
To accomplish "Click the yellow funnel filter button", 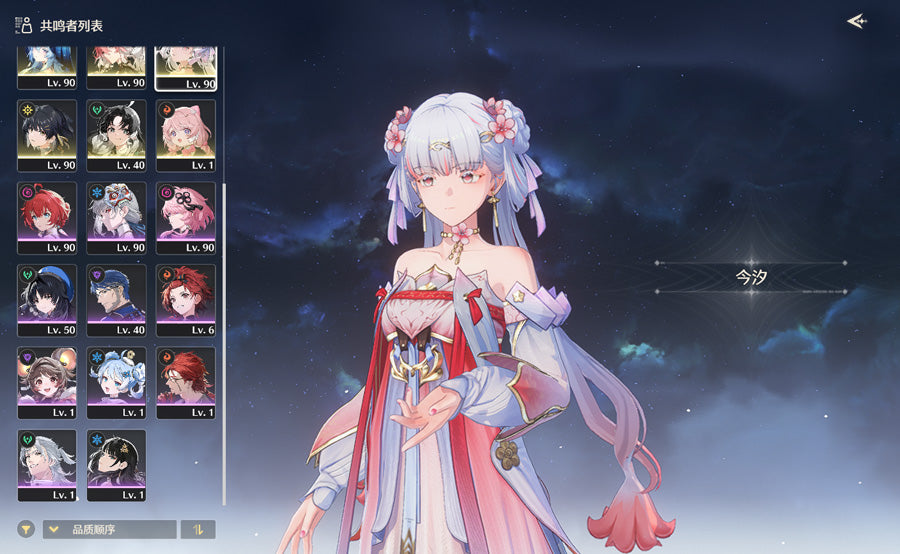I will pos(26,529).
